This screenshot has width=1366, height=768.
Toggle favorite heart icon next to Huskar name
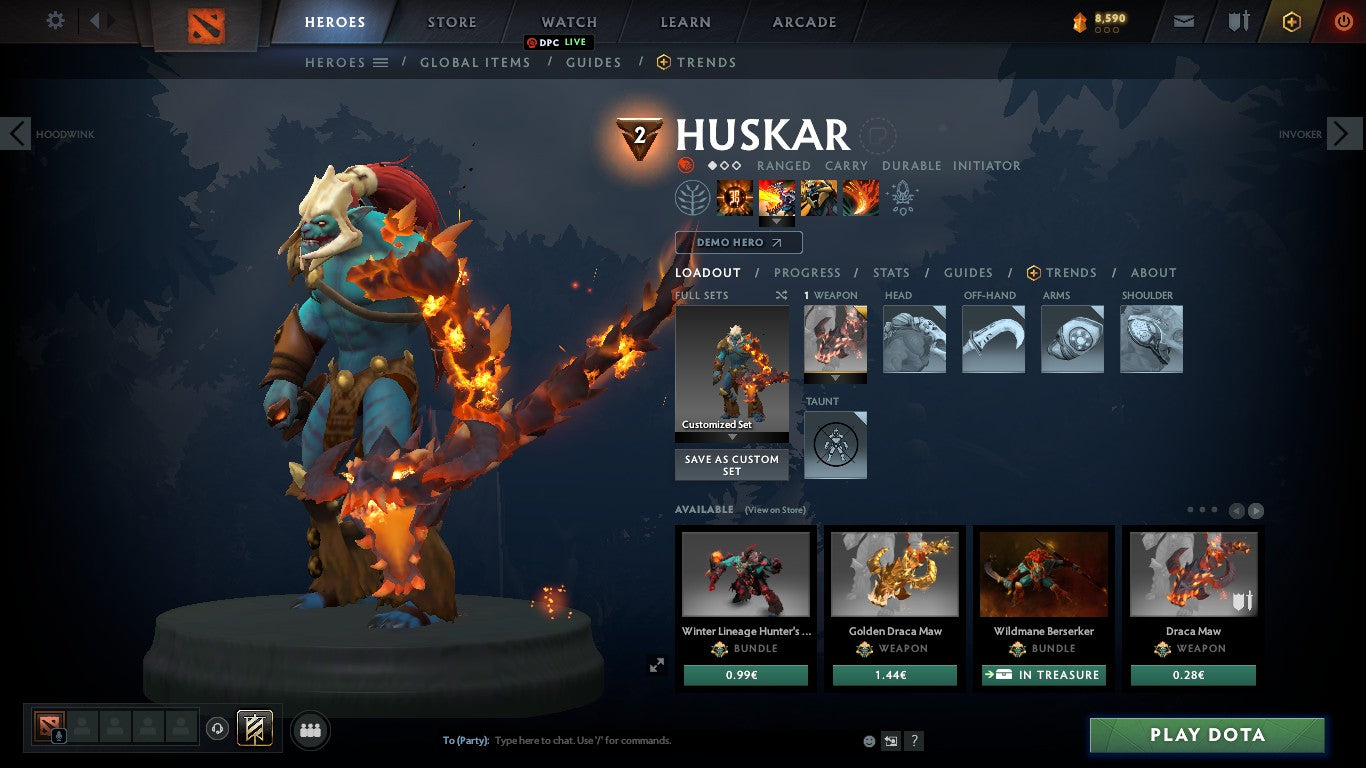879,137
